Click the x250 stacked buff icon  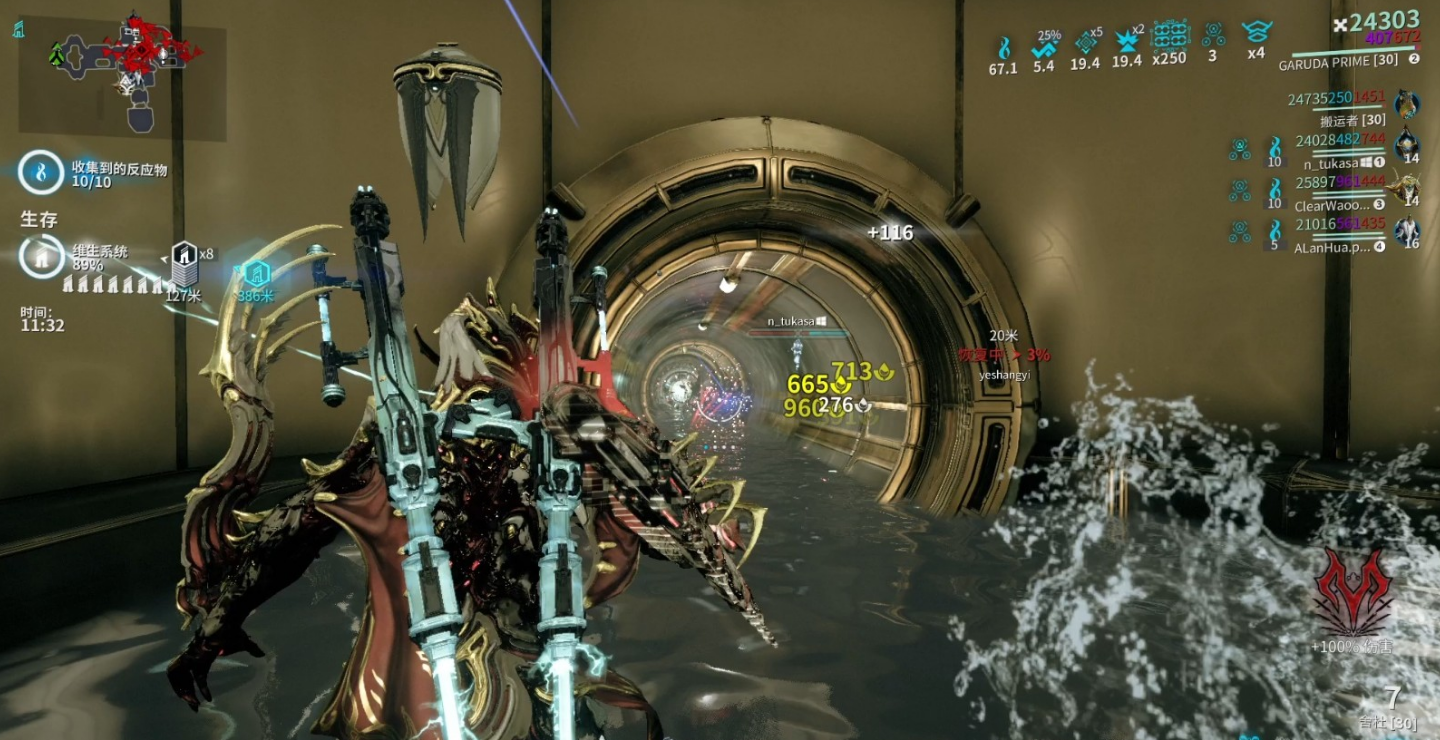pyautogui.click(x=1169, y=36)
